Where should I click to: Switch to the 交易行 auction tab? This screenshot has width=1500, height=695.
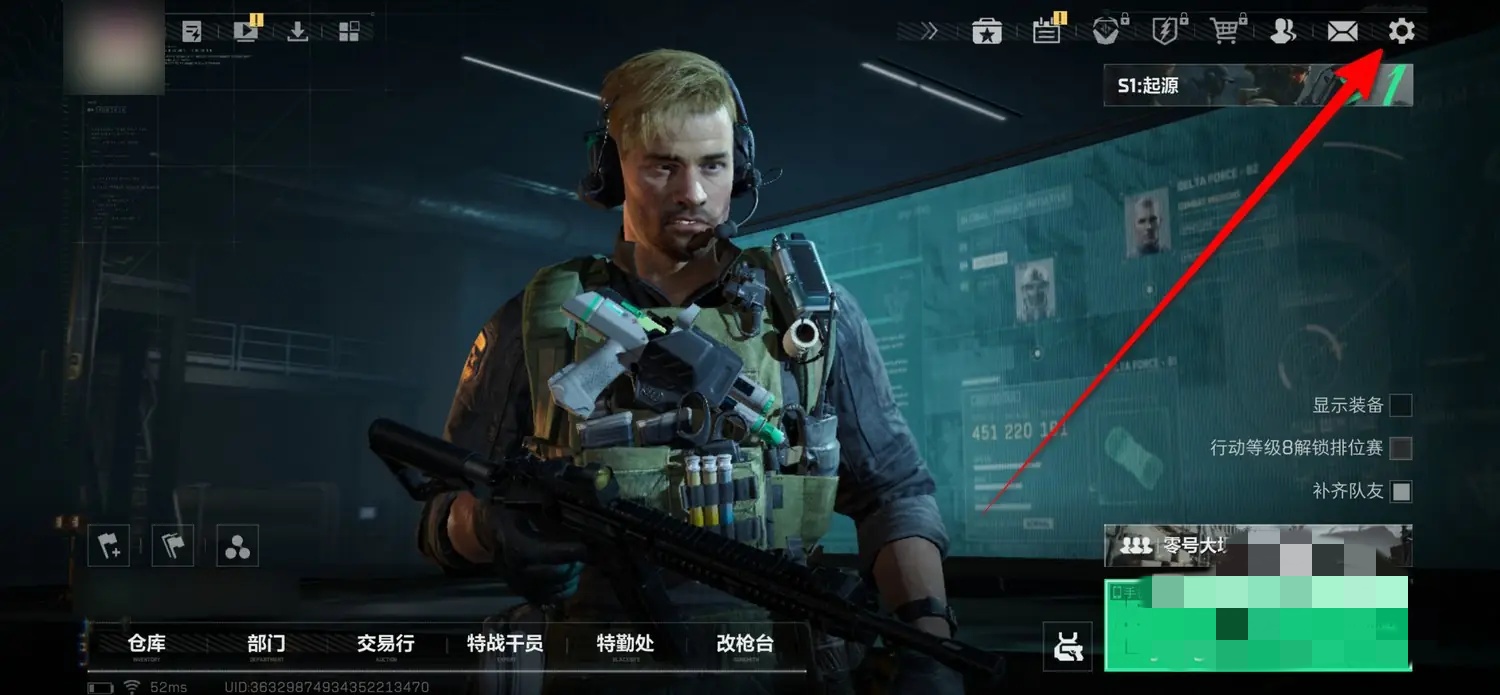click(385, 644)
